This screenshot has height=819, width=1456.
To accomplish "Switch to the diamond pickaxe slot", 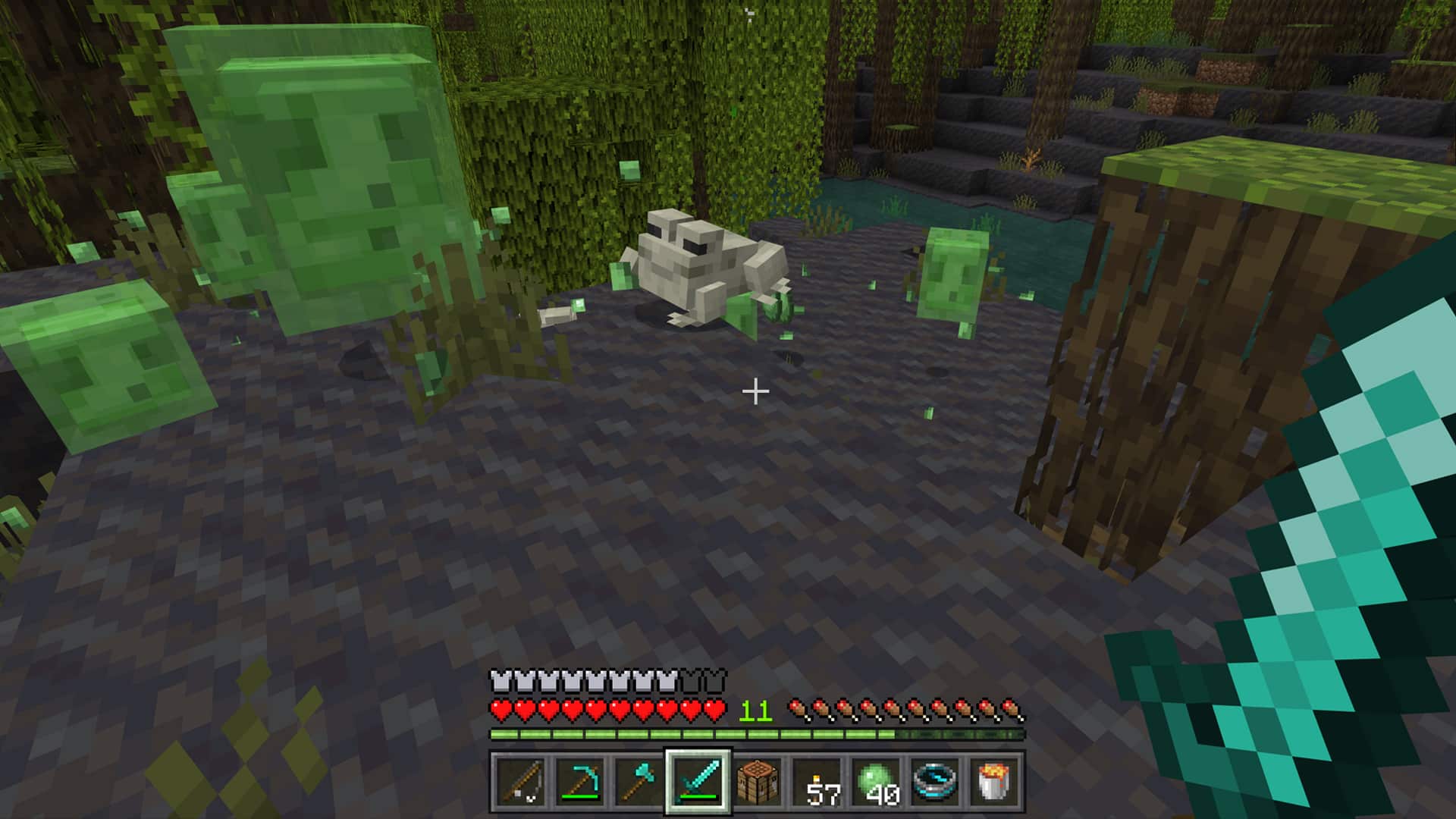I will [580, 780].
